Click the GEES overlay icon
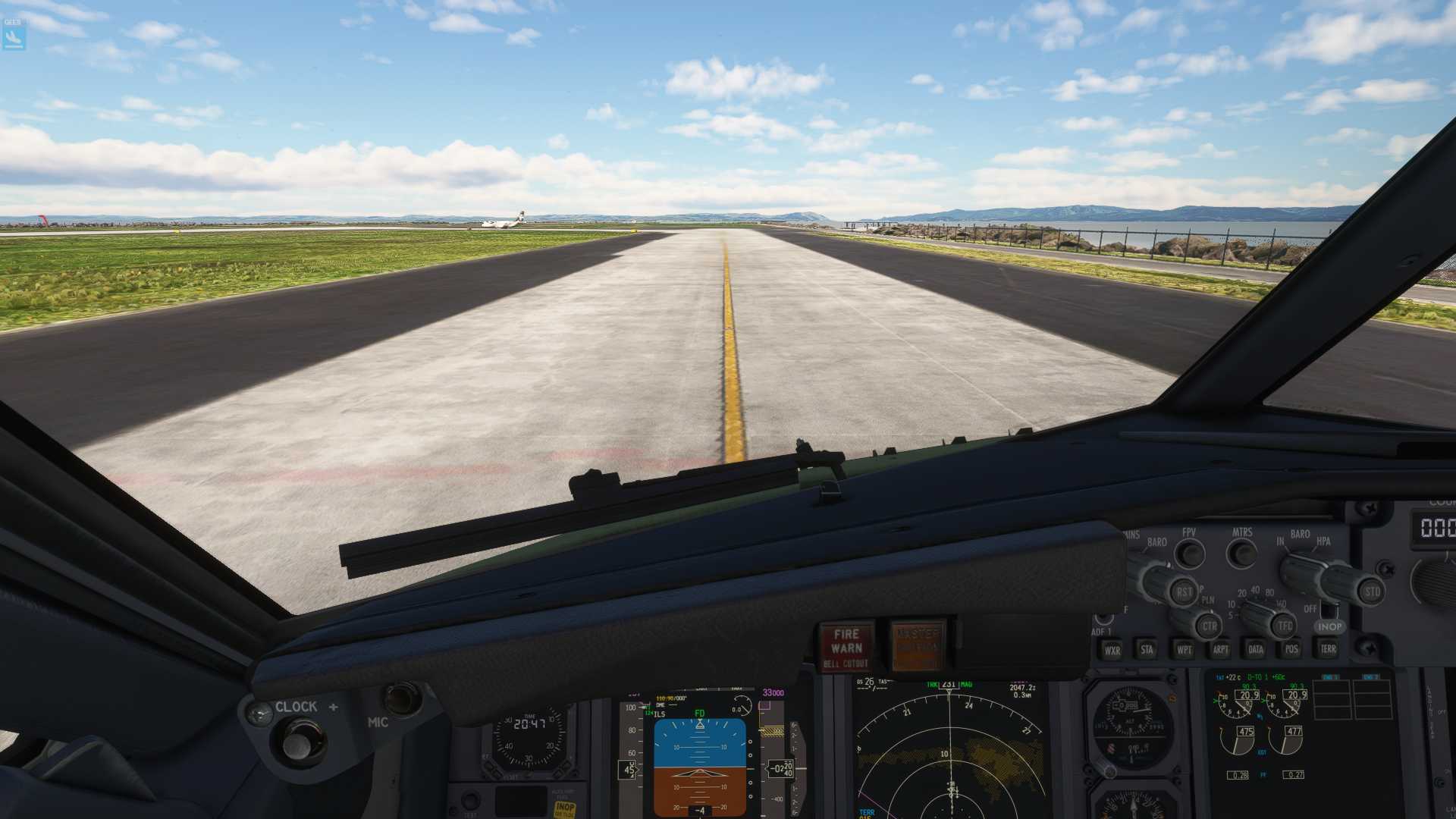 tap(14, 35)
